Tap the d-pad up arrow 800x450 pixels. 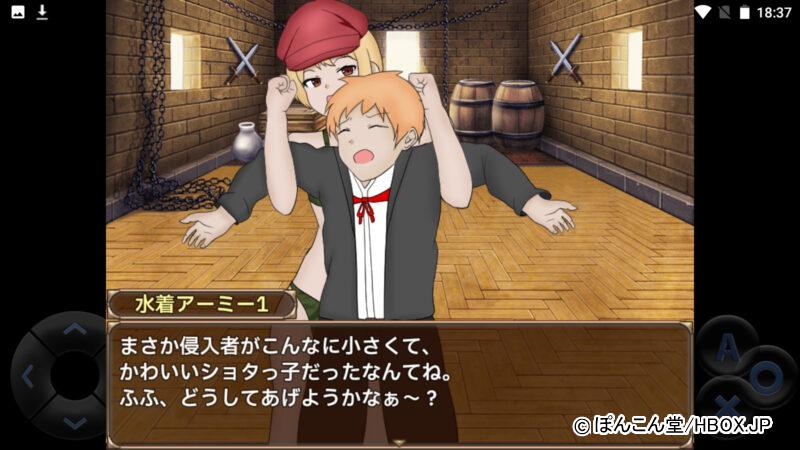pos(74,329)
